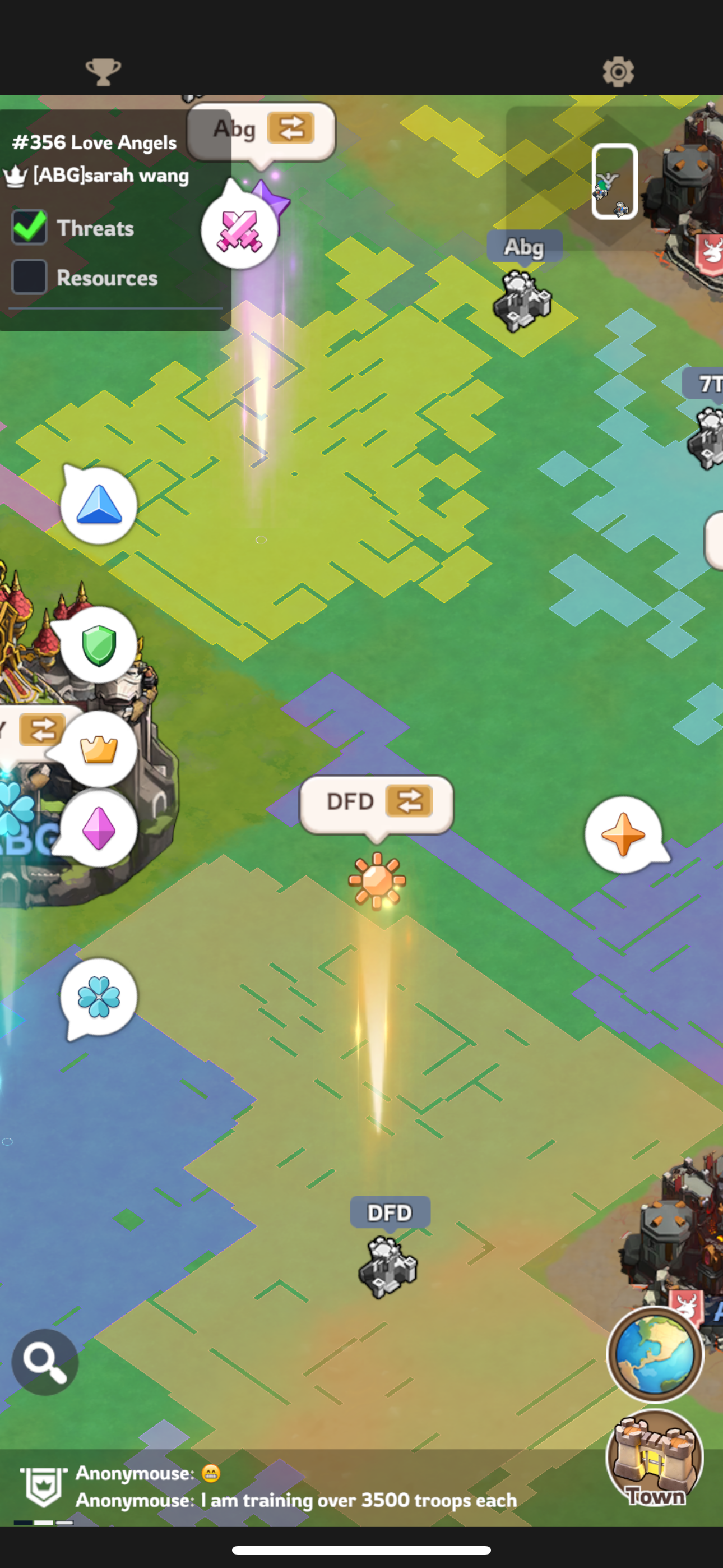Open the settings gear

click(619, 71)
